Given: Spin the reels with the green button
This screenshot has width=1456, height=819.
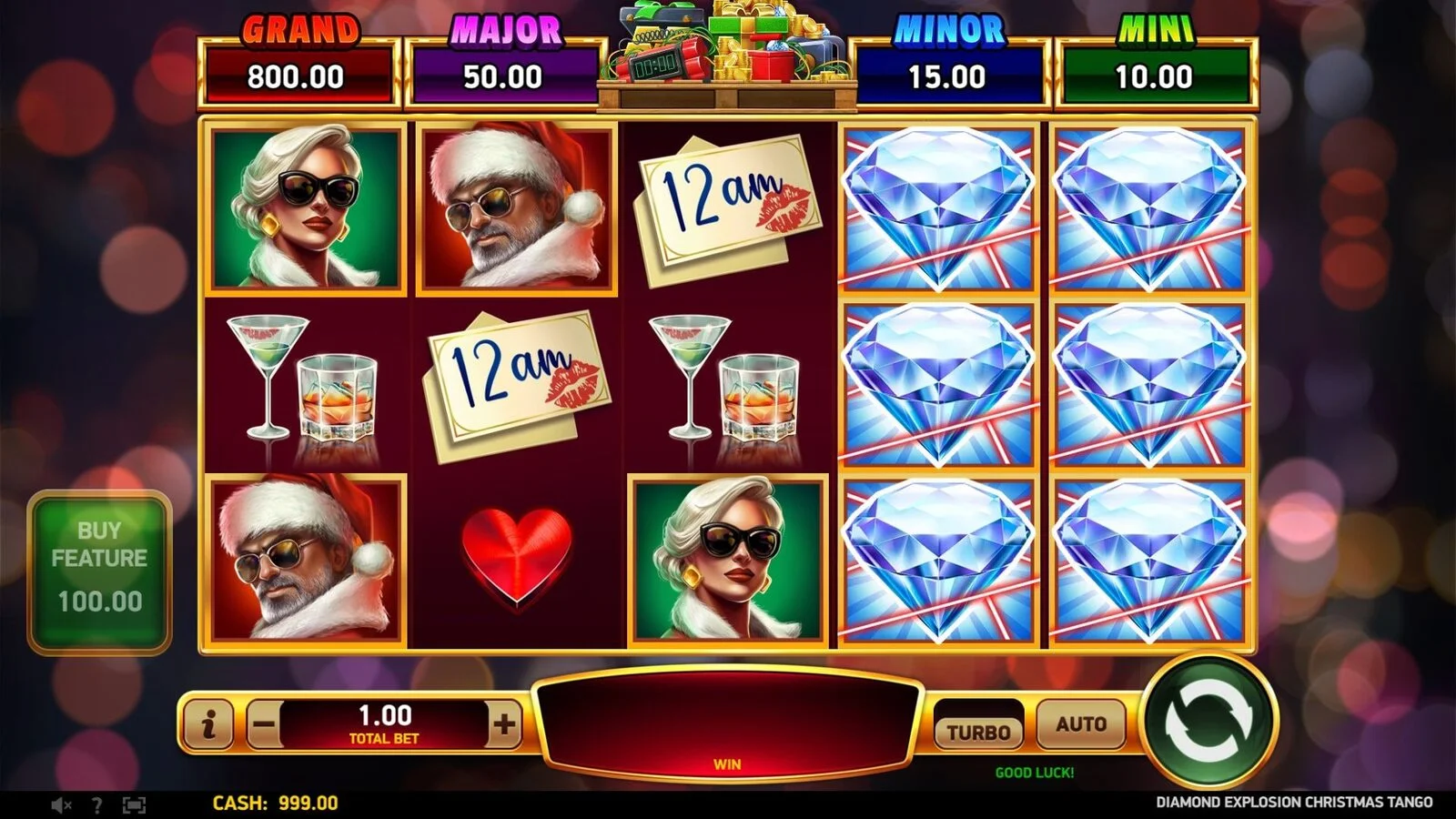Looking at the screenshot, I should click(1208, 721).
